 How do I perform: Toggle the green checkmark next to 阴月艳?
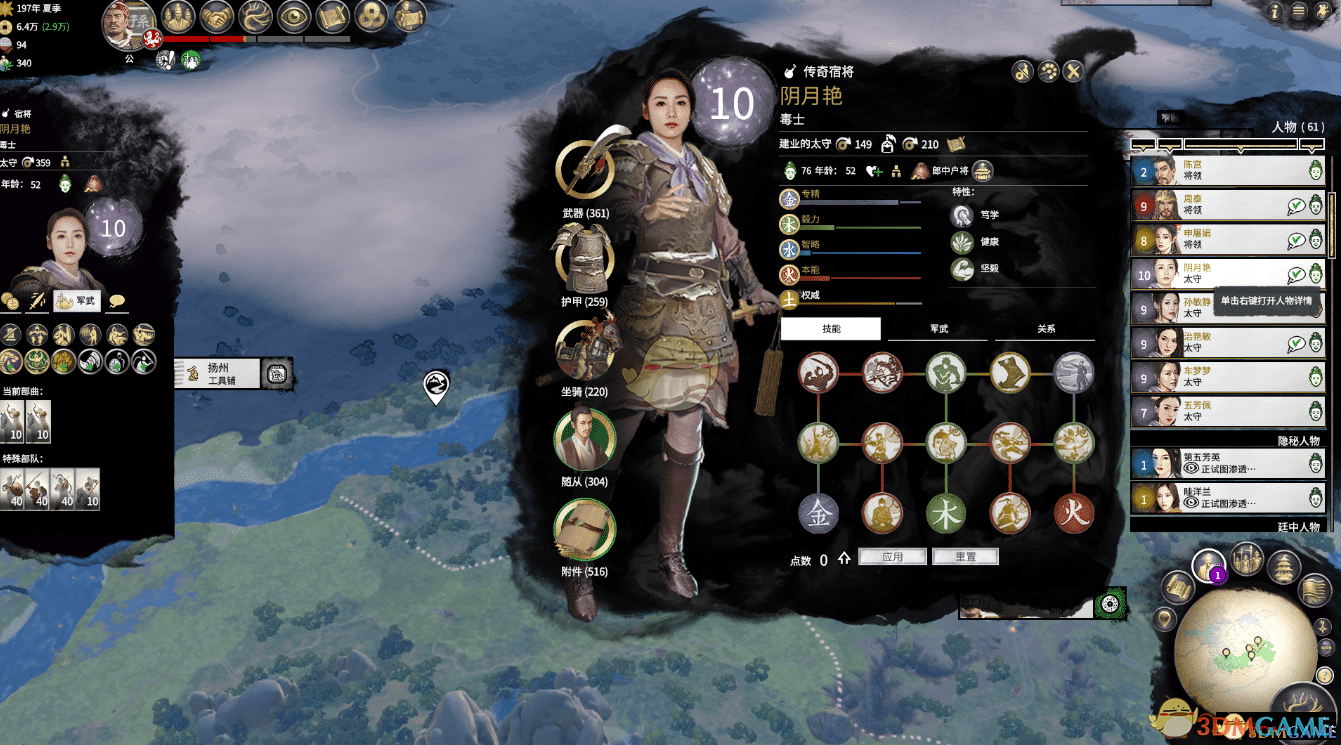(1295, 273)
